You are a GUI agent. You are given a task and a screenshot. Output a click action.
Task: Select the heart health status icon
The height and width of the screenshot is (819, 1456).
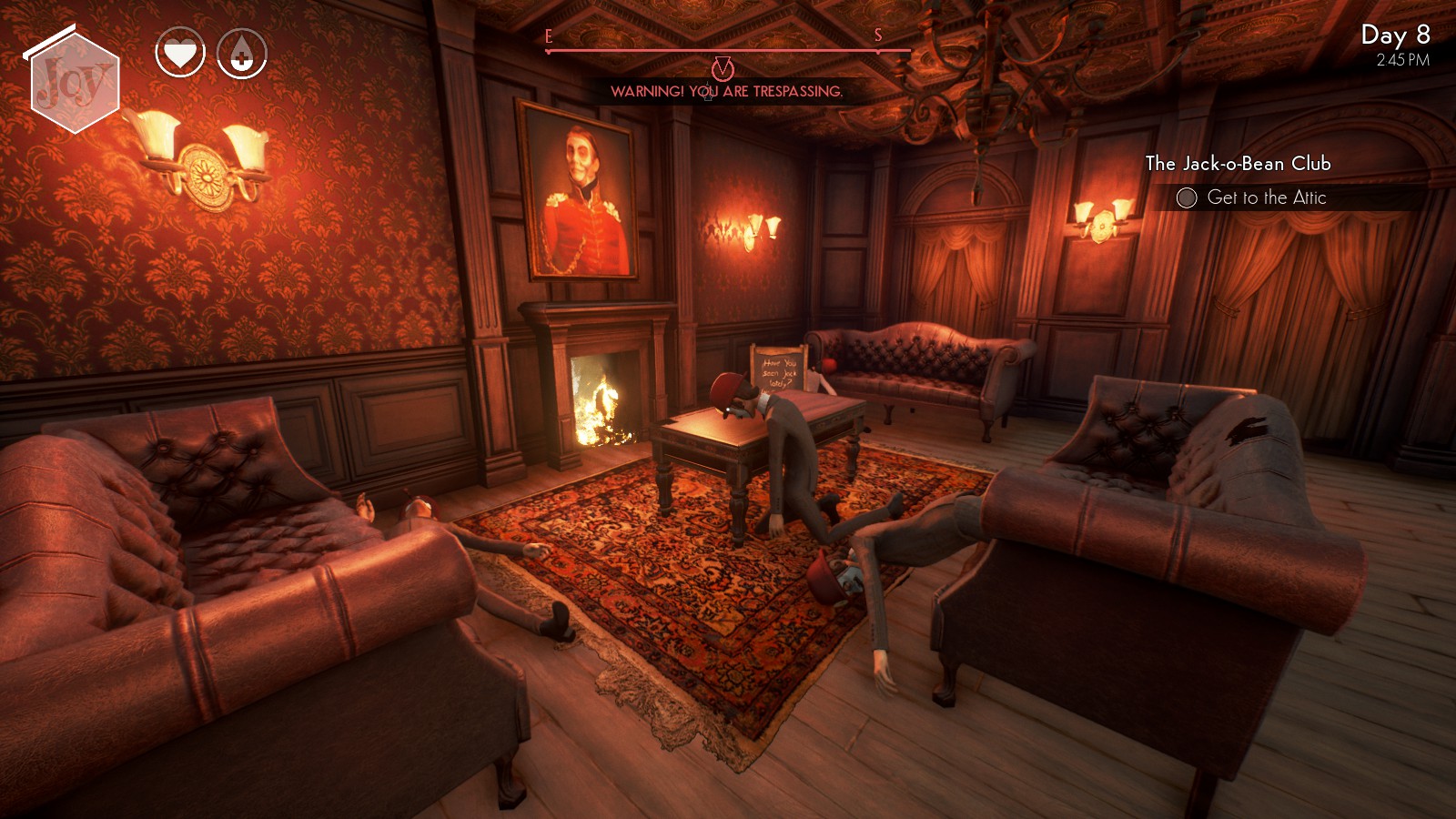[179, 54]
